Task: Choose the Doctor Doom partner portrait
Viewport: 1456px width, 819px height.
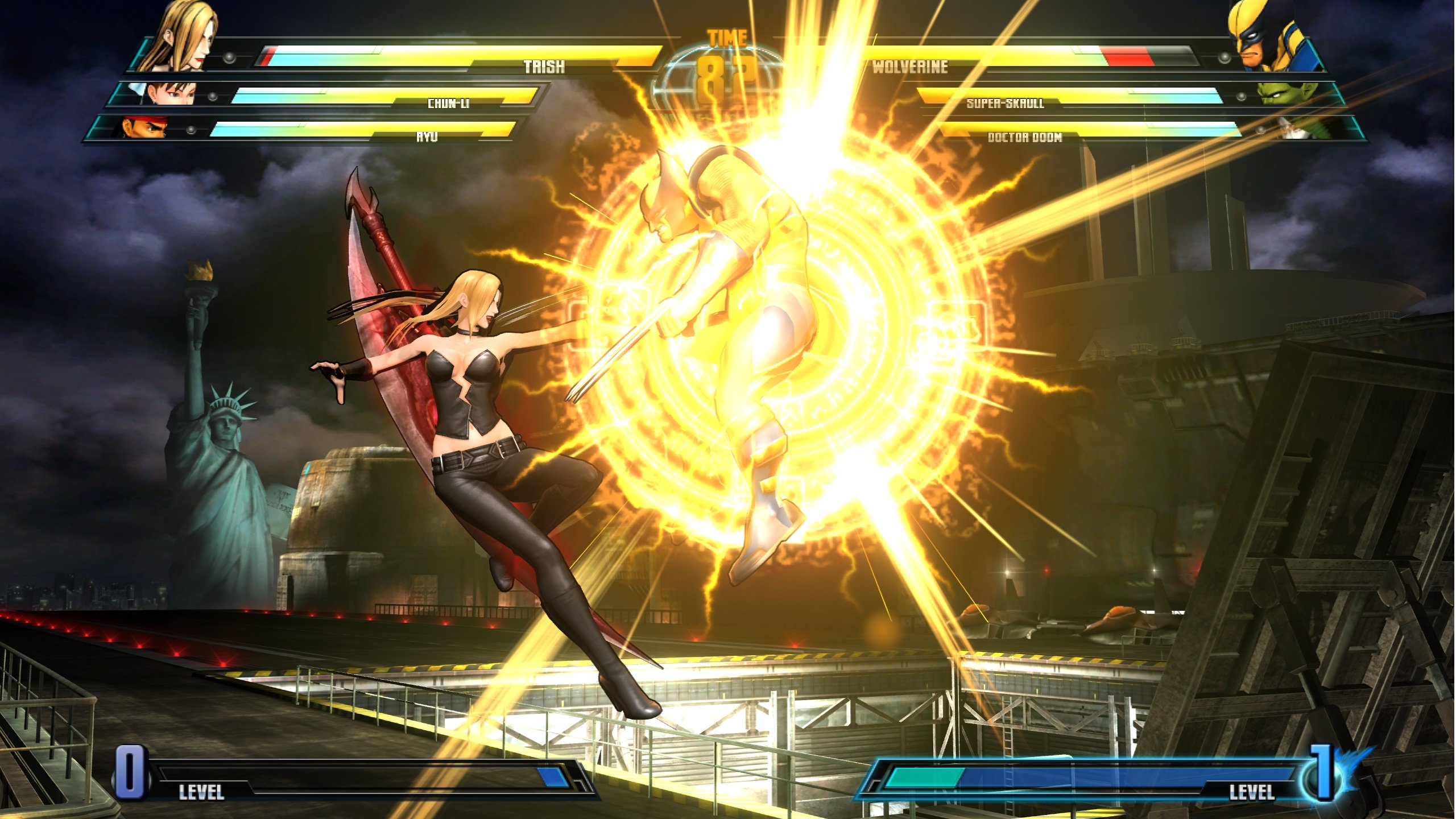Action: pos(1307,129)
